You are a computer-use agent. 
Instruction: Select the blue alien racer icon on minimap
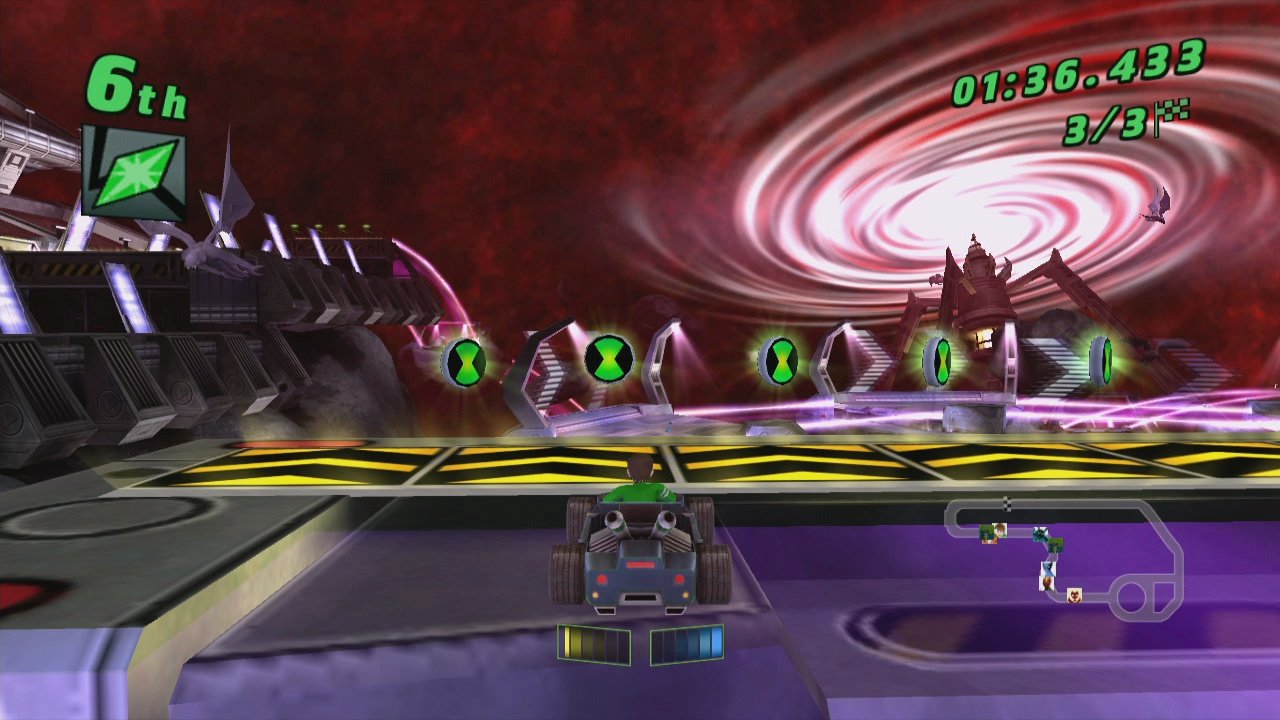1042,533
